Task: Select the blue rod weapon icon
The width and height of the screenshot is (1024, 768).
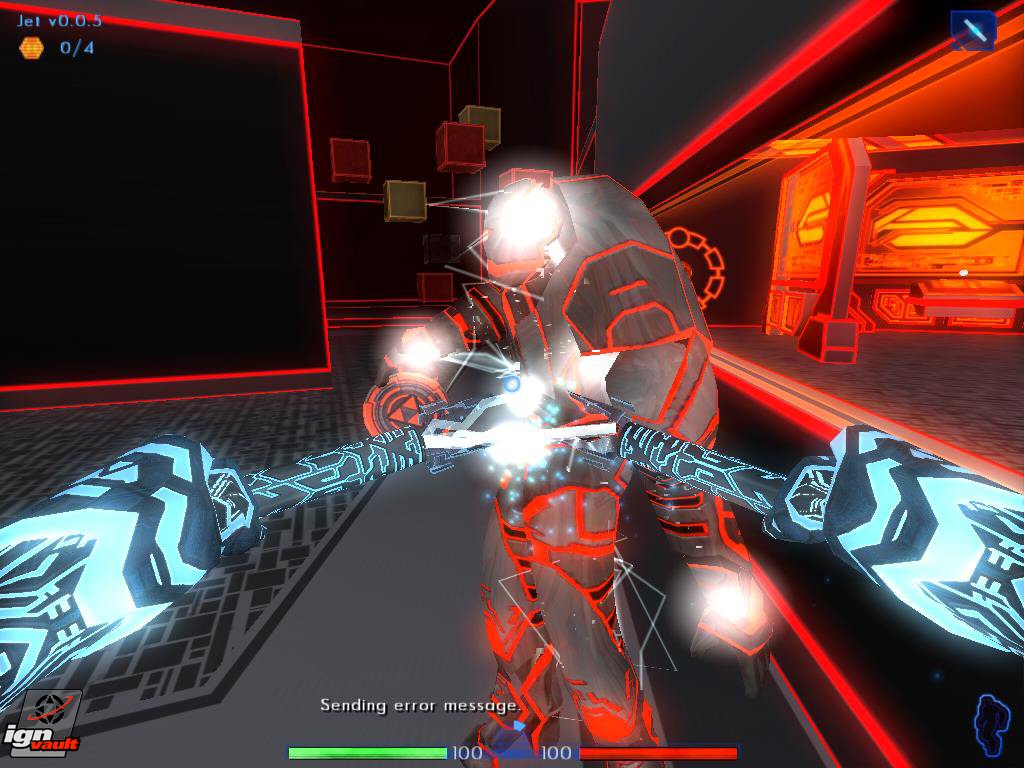Action: [x=972, y=30]
